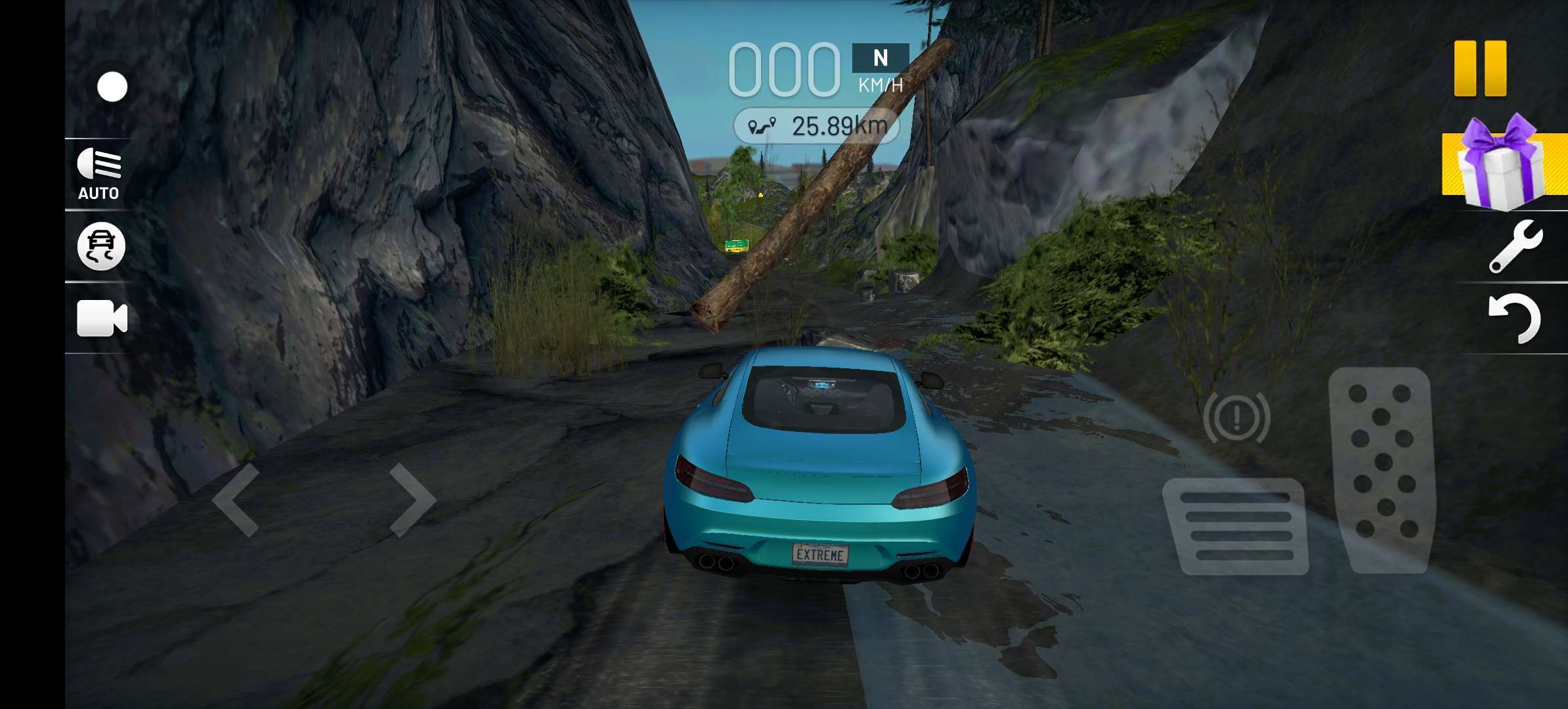Open the 25.89km route distance tracker
The height and width of the screenshot is (709, 1568).
coord(816,126)
